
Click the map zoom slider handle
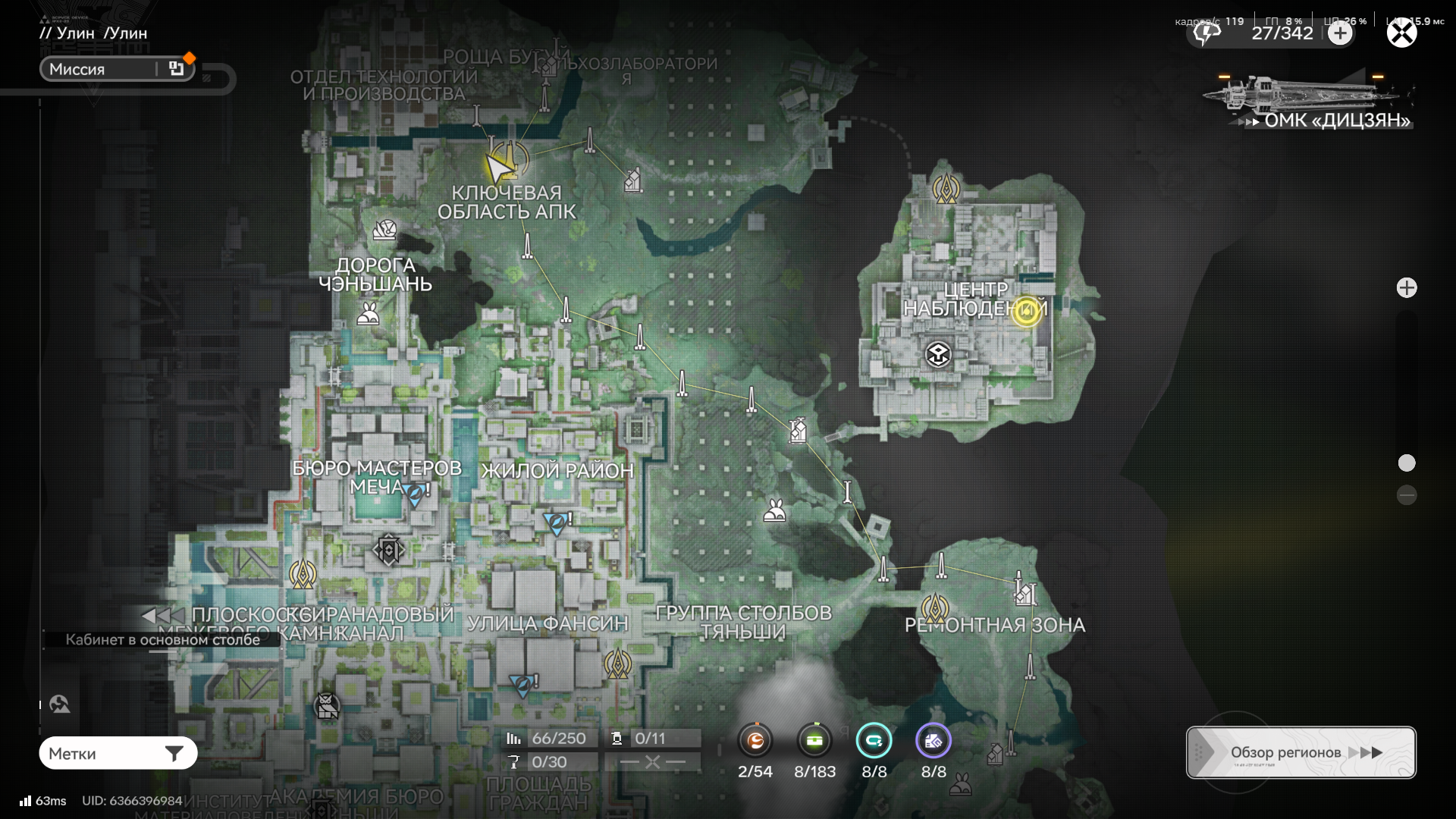pos(1407,463)
